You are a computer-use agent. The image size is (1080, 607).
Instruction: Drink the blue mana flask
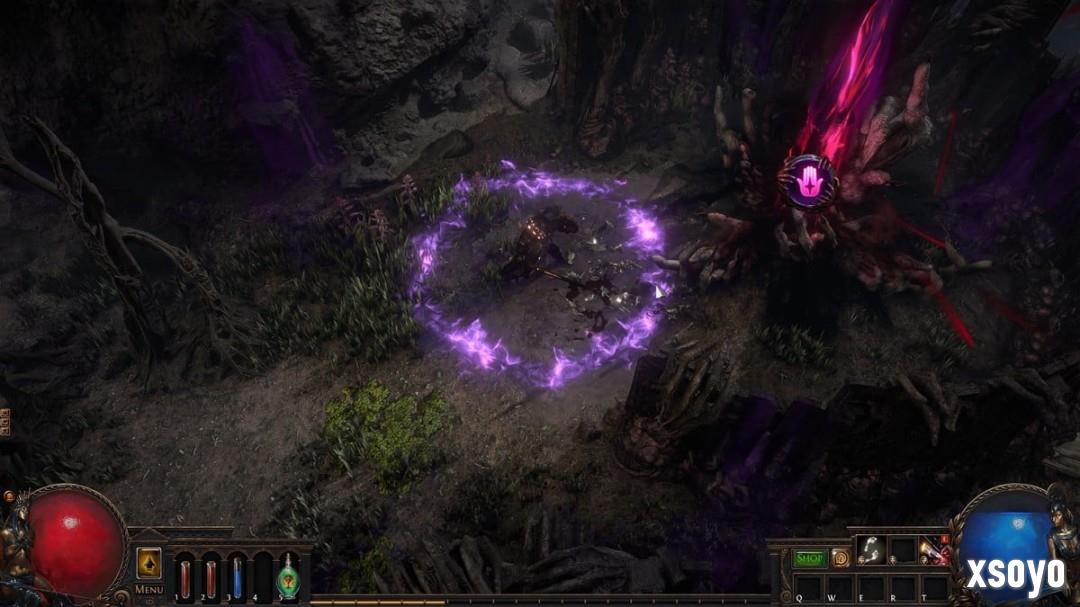237,577
